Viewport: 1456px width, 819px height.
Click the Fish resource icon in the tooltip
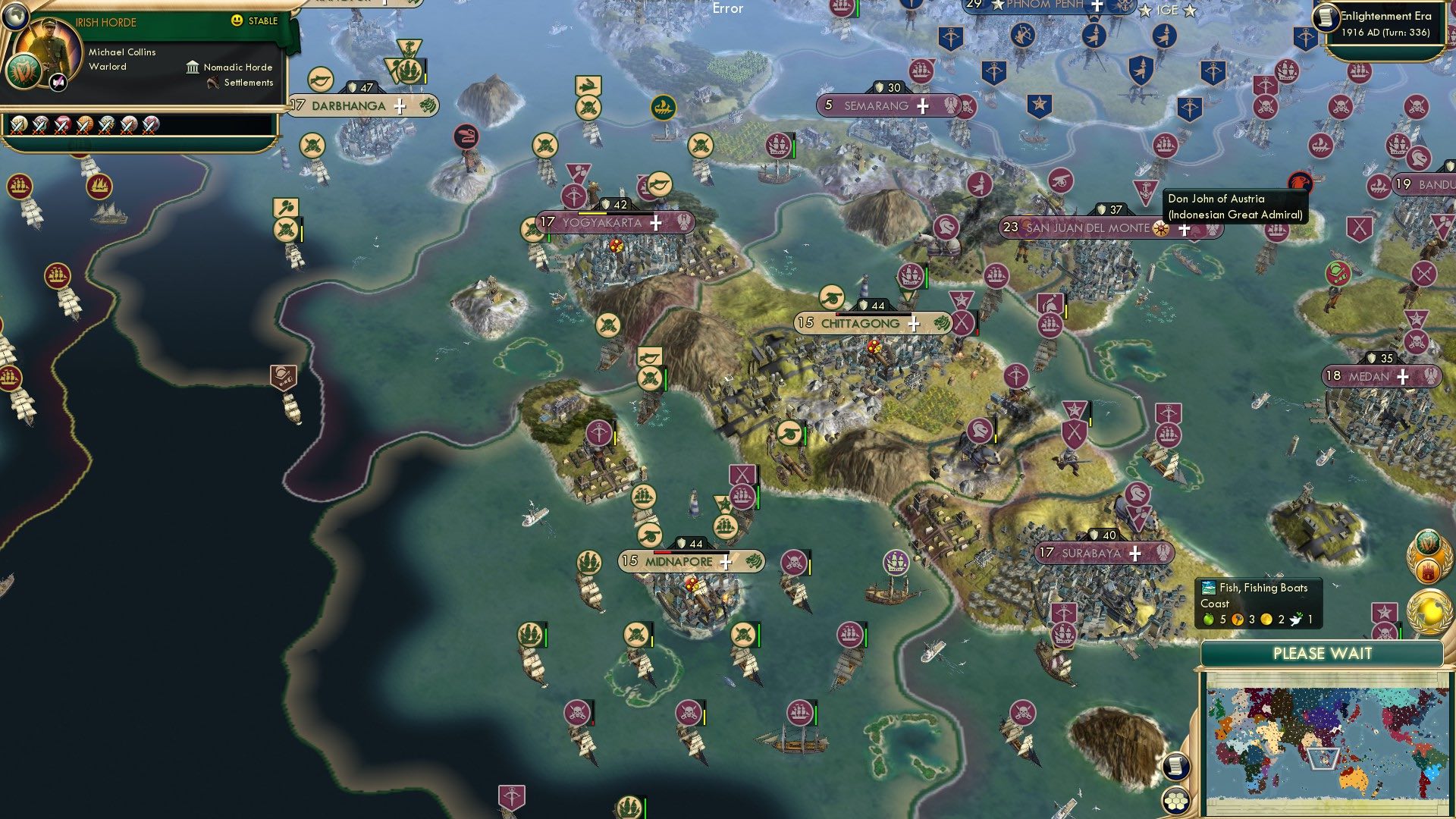click(1208, 588)
